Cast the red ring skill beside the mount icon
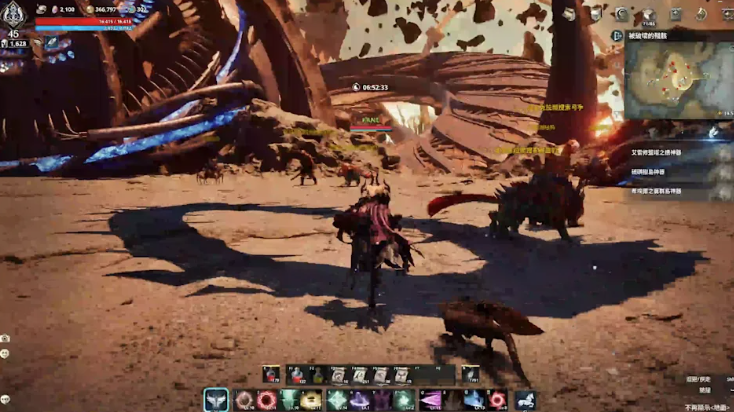The height and width of the screenshot is (412, 734). click(x=497, y=400)
